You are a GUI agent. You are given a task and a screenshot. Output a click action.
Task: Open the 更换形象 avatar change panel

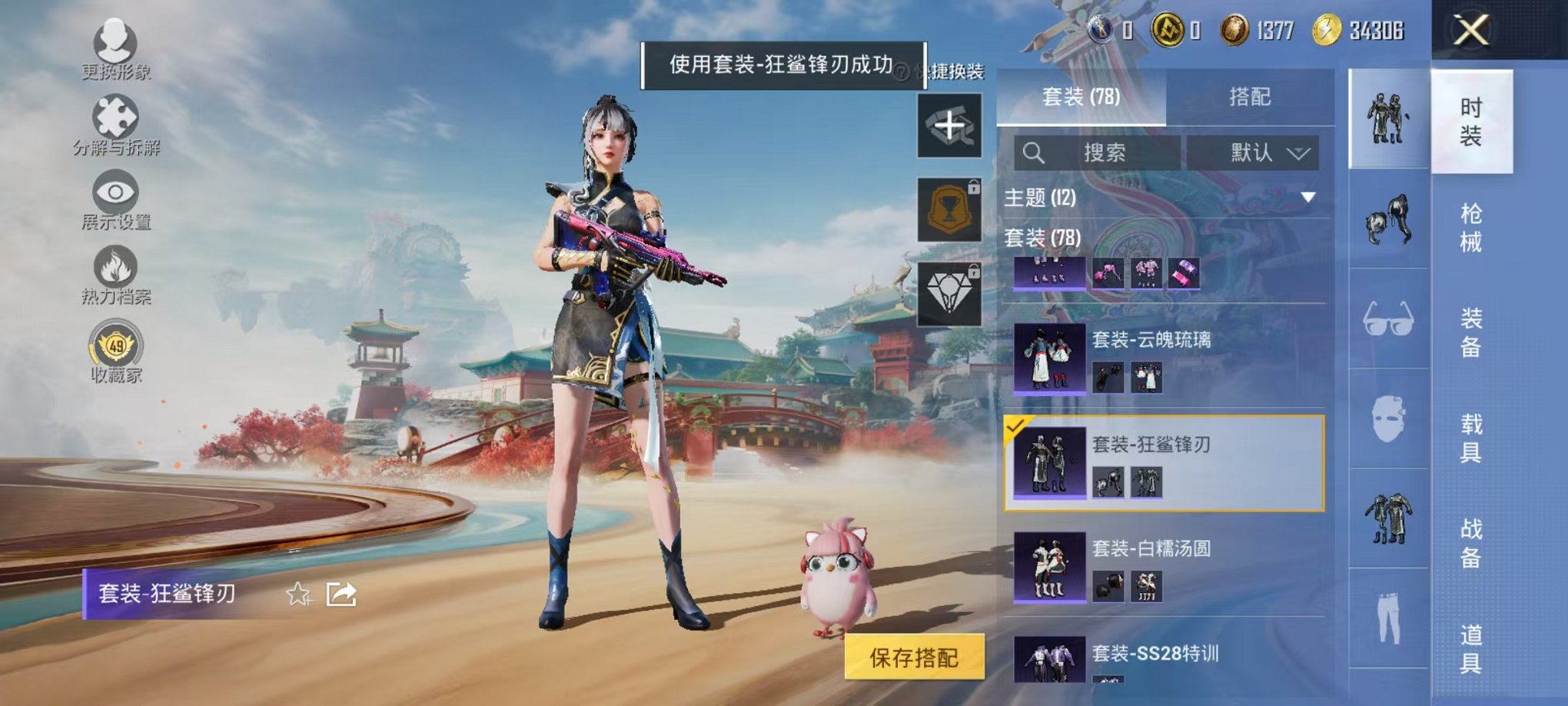coord(114,42)
